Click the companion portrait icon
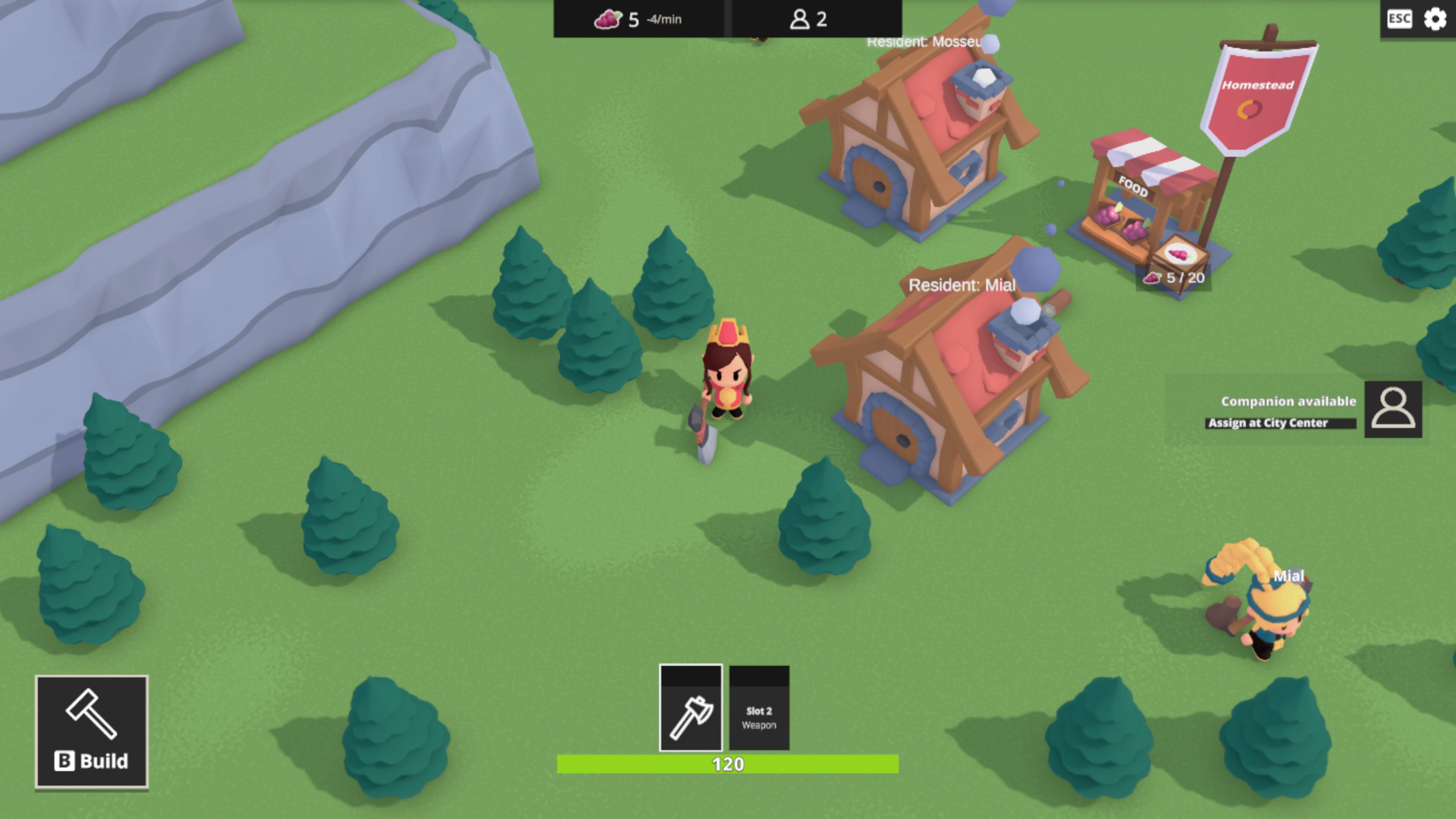This screenshot has width=1456, height=819. coord(1393,409)
